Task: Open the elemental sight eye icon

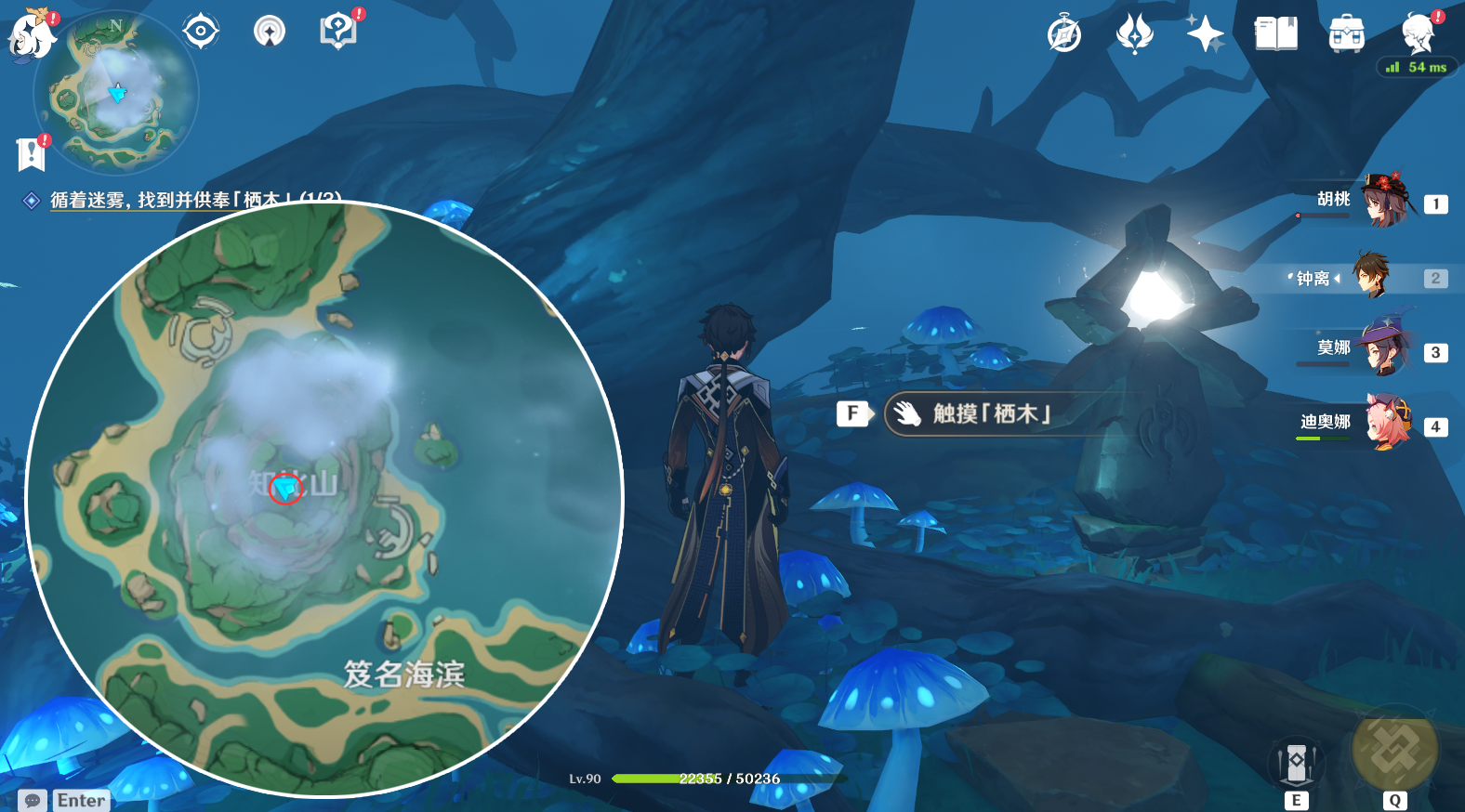Action: (270, 32)
